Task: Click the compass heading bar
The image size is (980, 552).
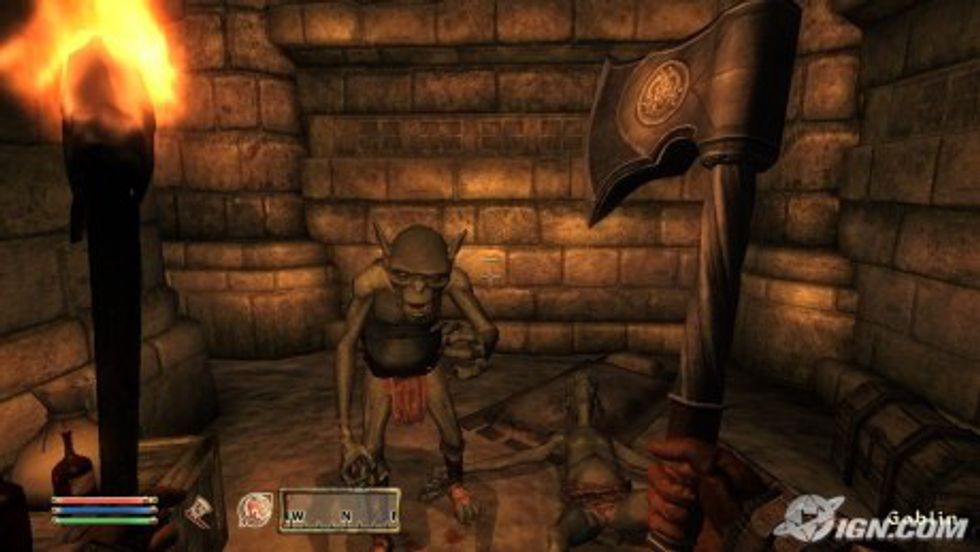Action: 340,509
